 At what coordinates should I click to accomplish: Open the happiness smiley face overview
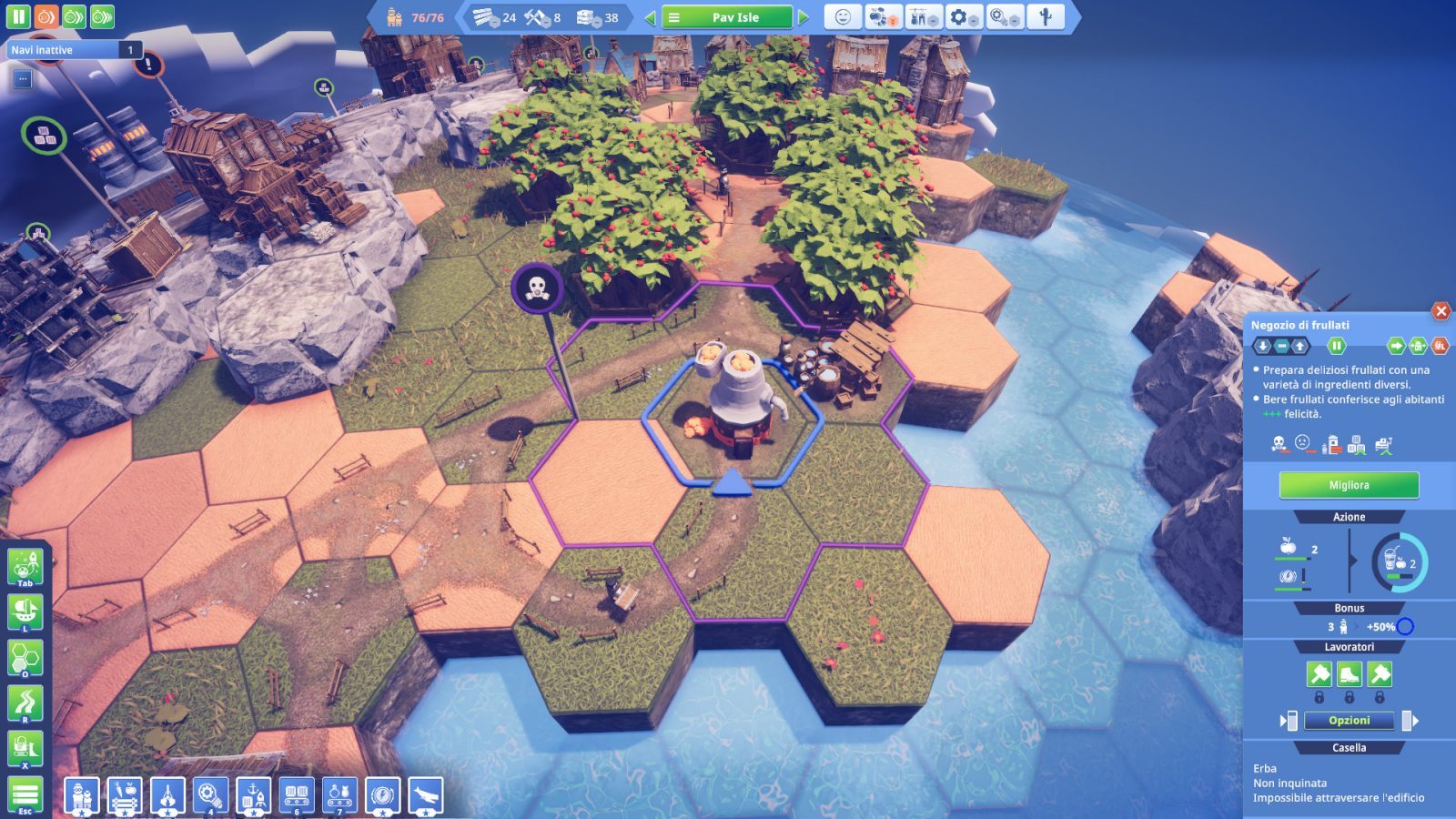[x=843, y=17]
